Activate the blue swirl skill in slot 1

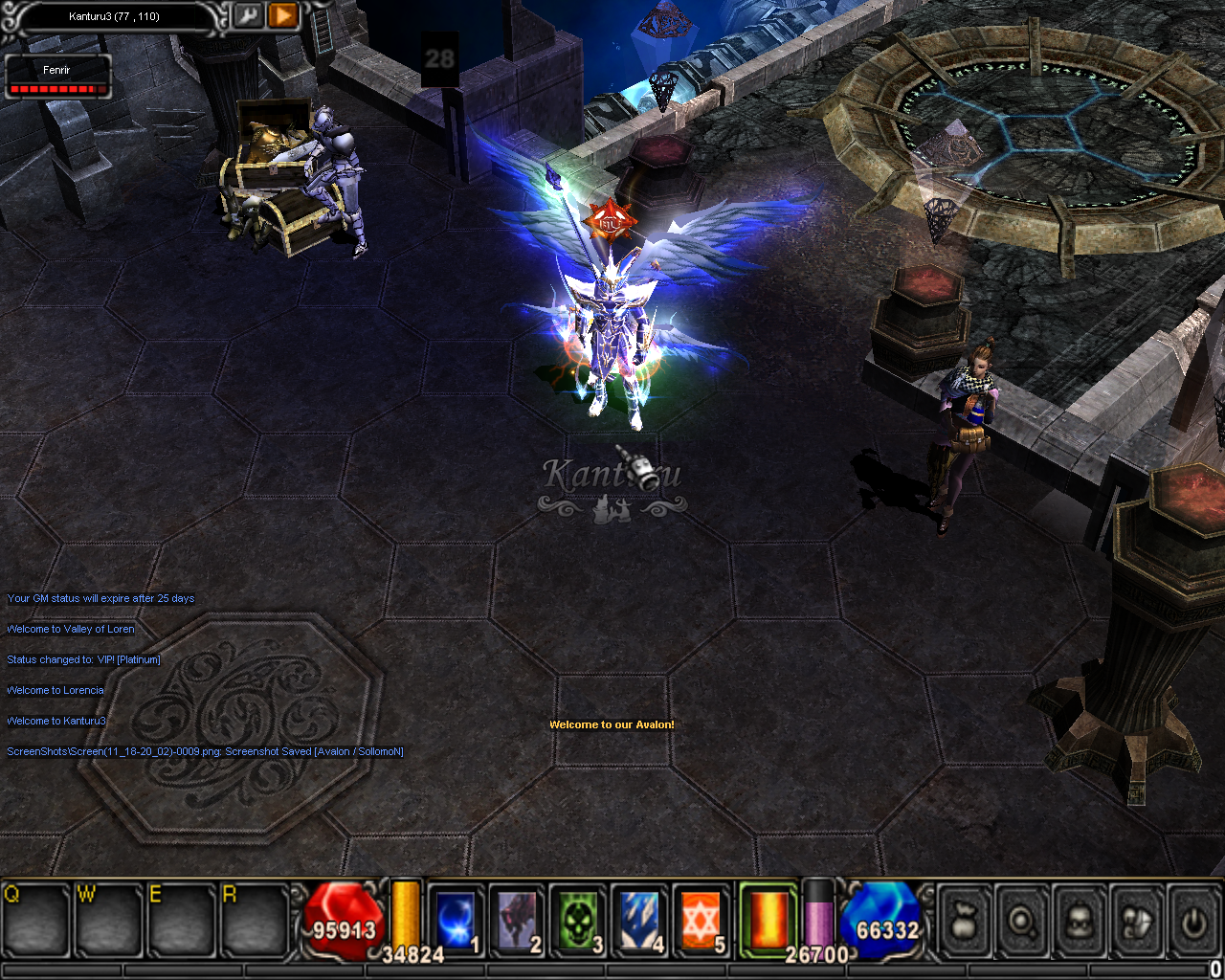click(x=456, y=920)
